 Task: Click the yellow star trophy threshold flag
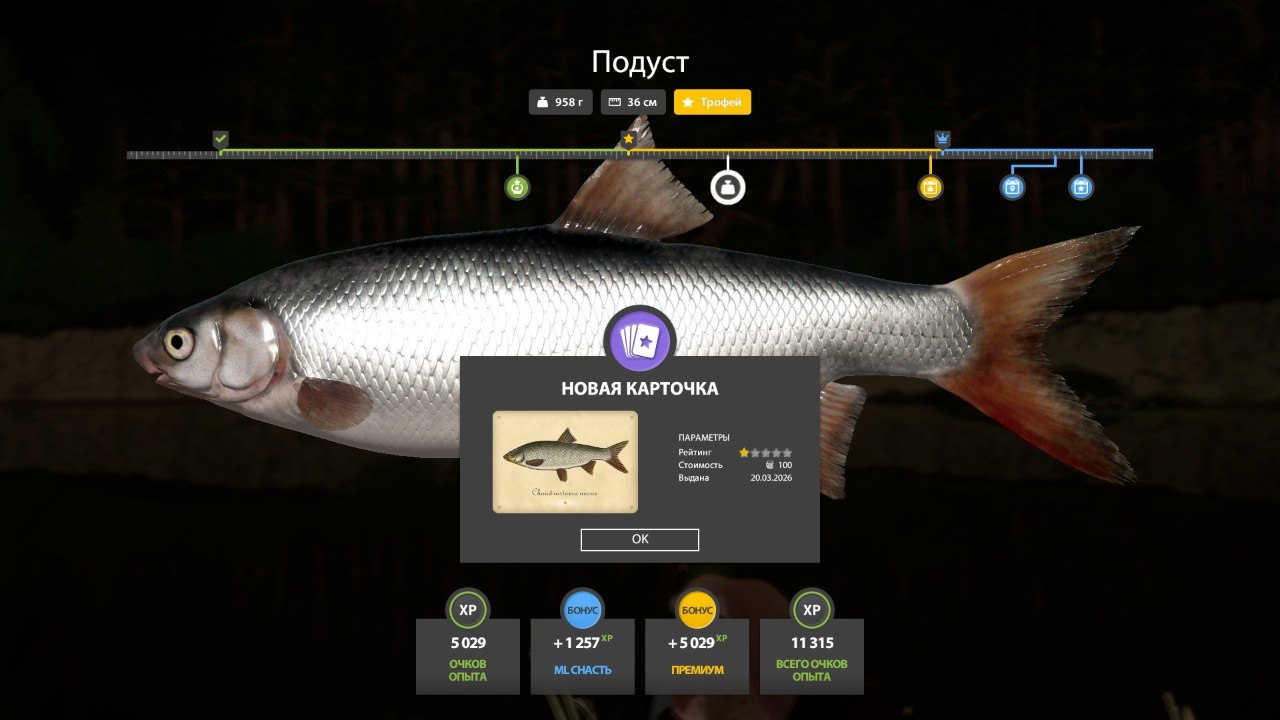[628, 139]
